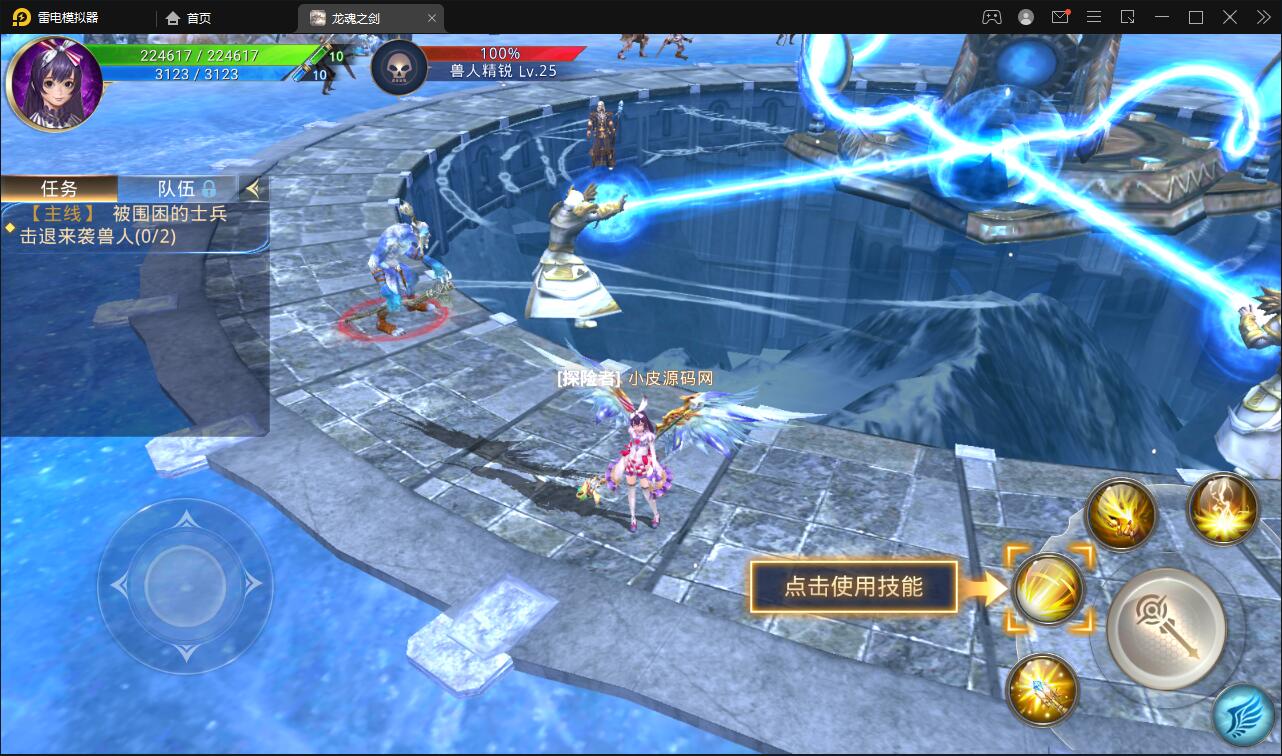The image size is (1282, 756).
Task: Expand the emulator toolbar via double chevron
Action: click(1263, 17)
